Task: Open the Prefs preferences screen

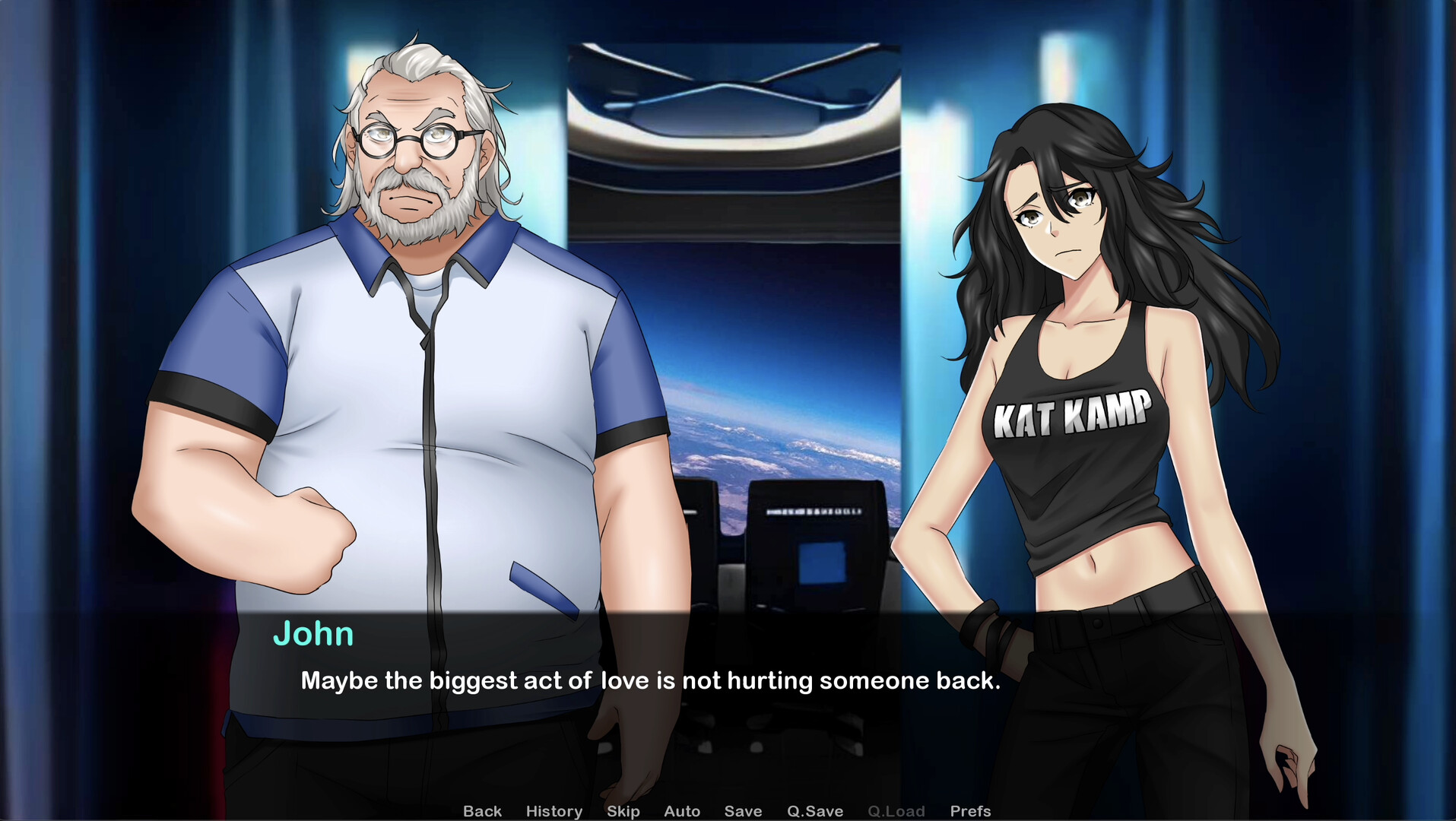Action: tap(969, 811)
